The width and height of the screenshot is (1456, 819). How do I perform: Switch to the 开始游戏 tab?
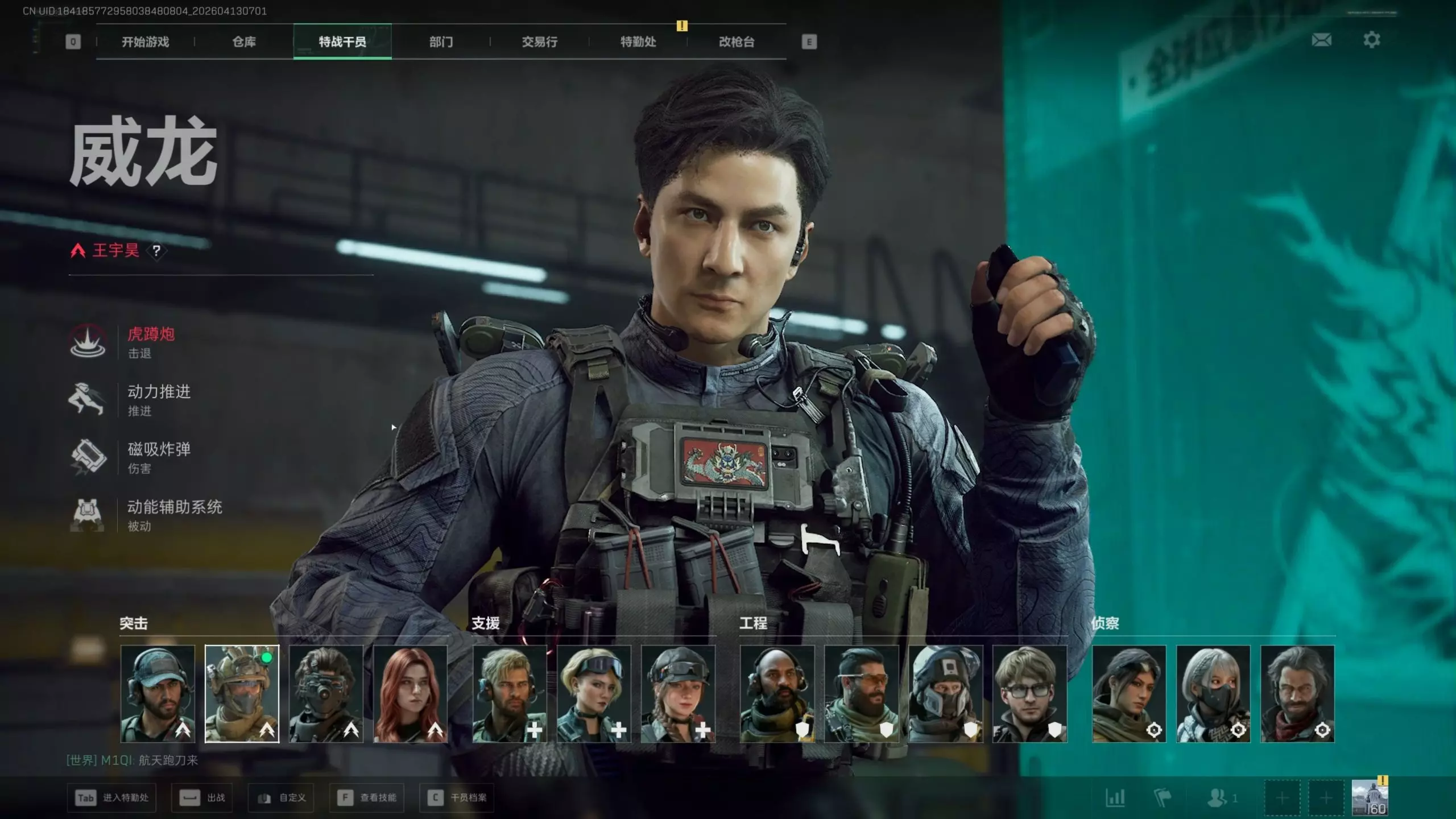point(145,42)
